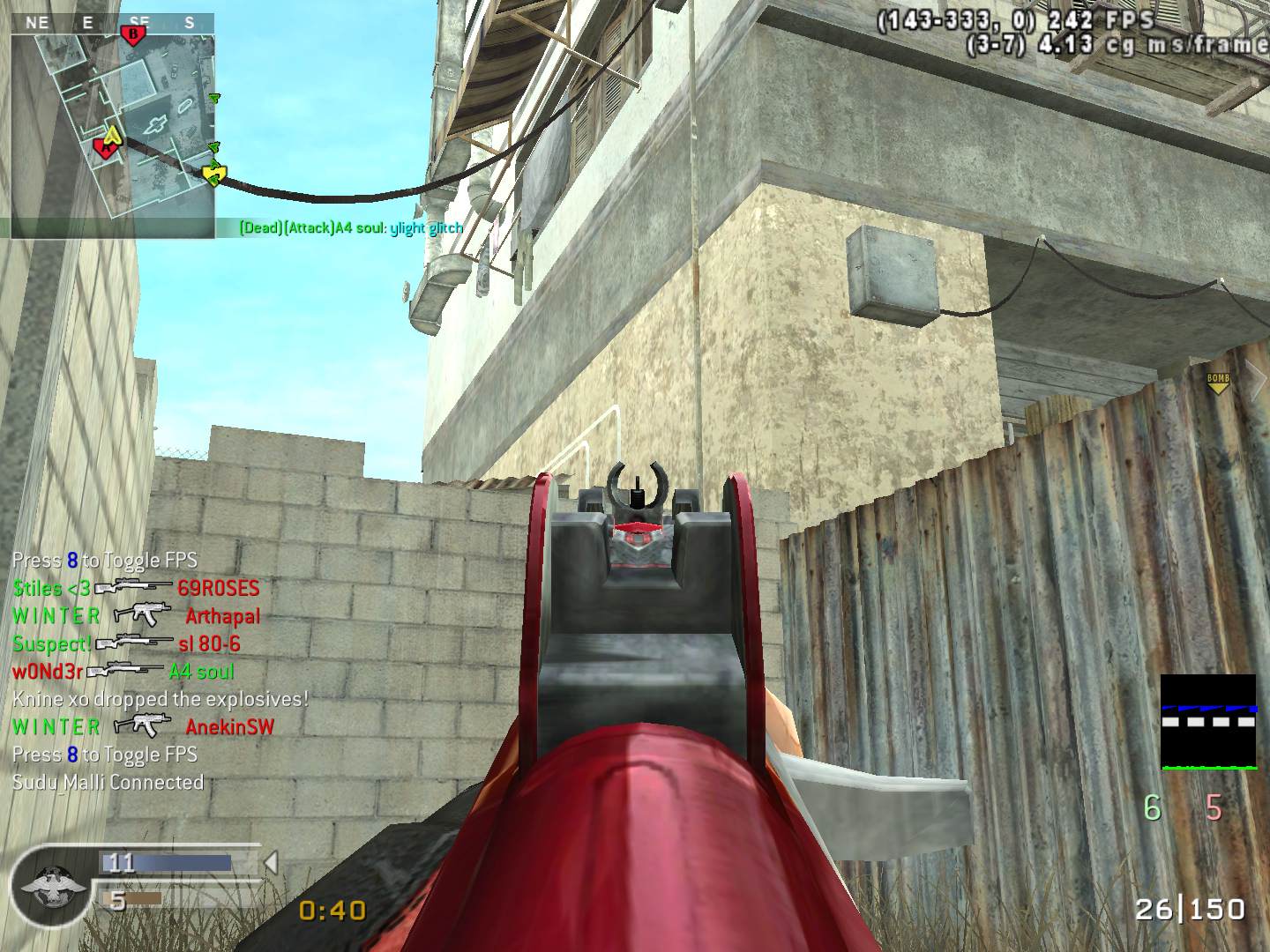Click the lagometer network graph

[x=1207, y=722]
